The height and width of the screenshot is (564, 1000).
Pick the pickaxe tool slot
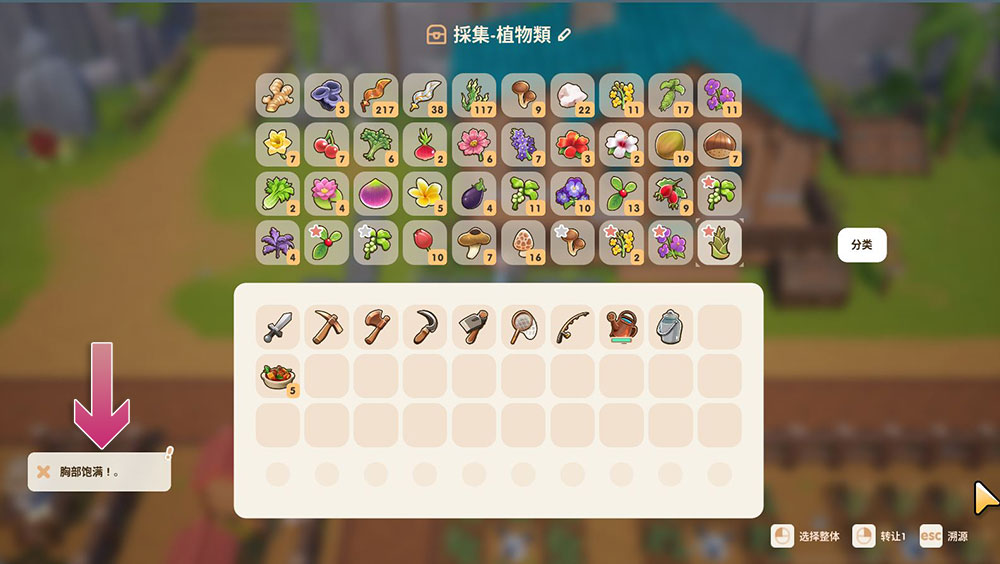pos(327,327)
